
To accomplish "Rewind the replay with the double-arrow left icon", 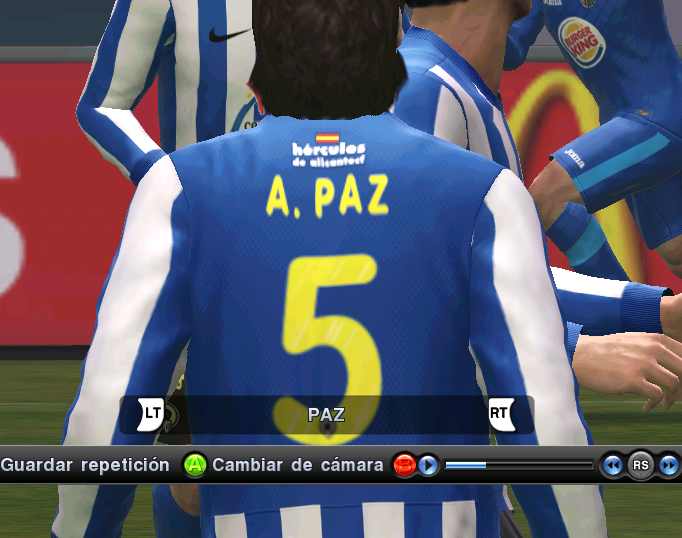I will (x=612, y=465).
